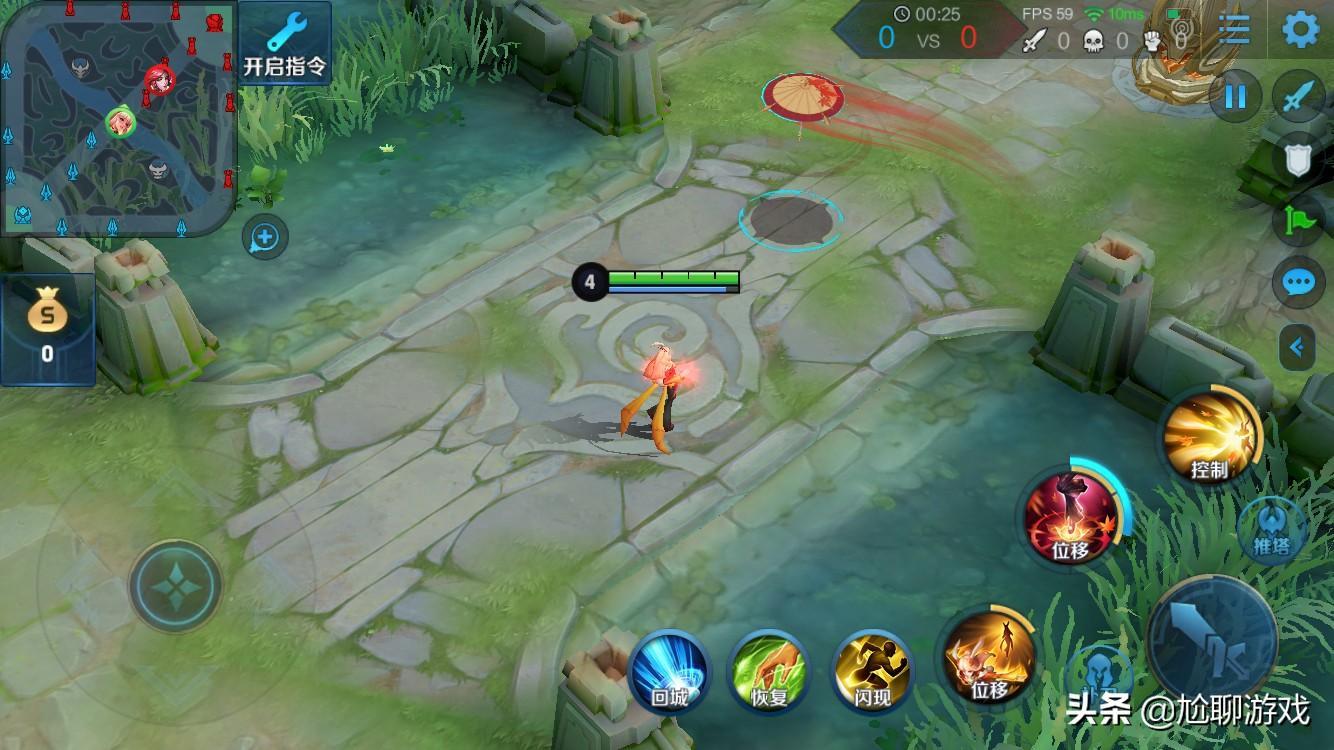This screenshot has height=750, width=1334.
Task: Tap the 开启指令 wrench button
Action: pos(285,42)
